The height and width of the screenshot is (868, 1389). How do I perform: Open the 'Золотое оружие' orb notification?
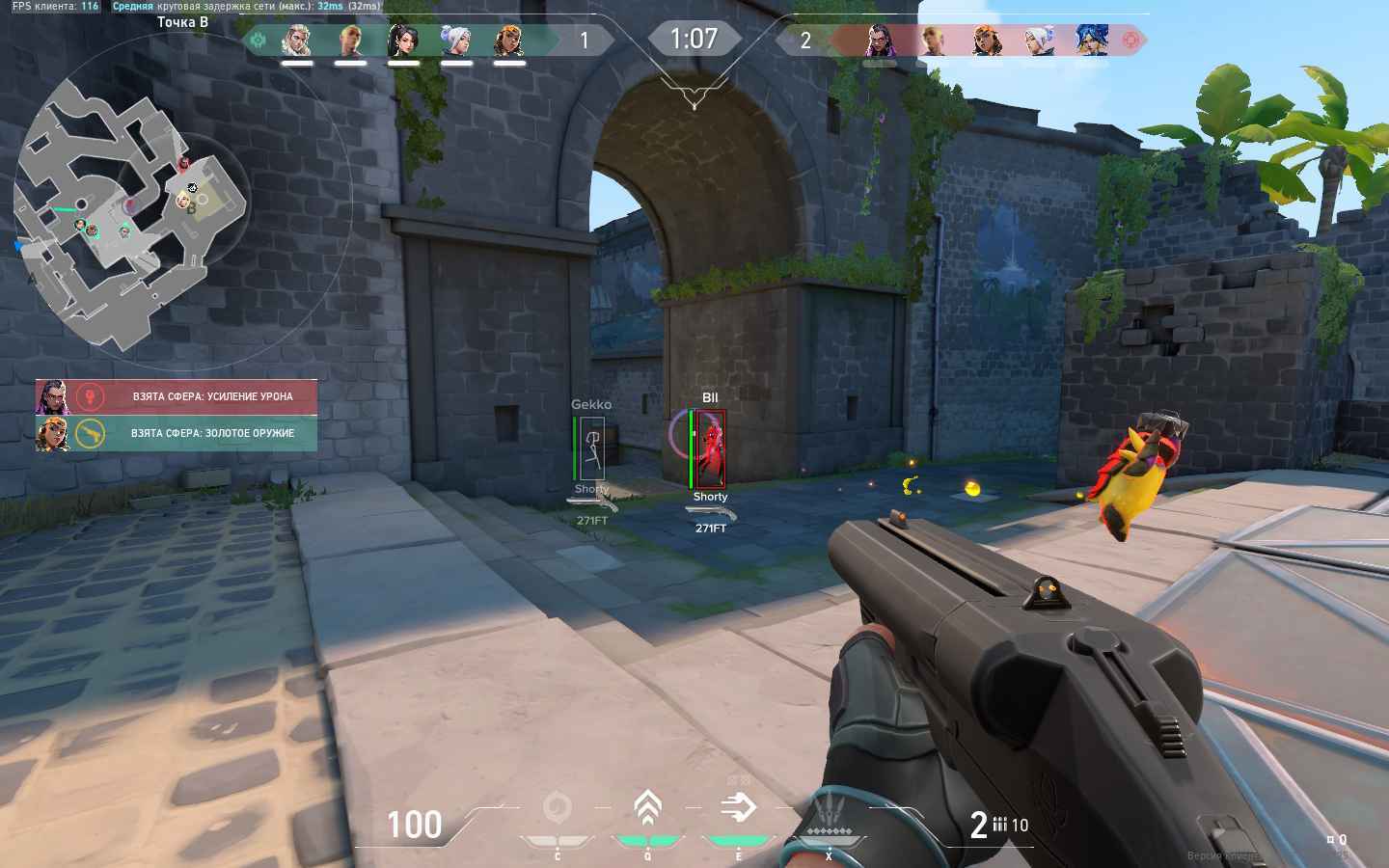(x=177, y=433)
